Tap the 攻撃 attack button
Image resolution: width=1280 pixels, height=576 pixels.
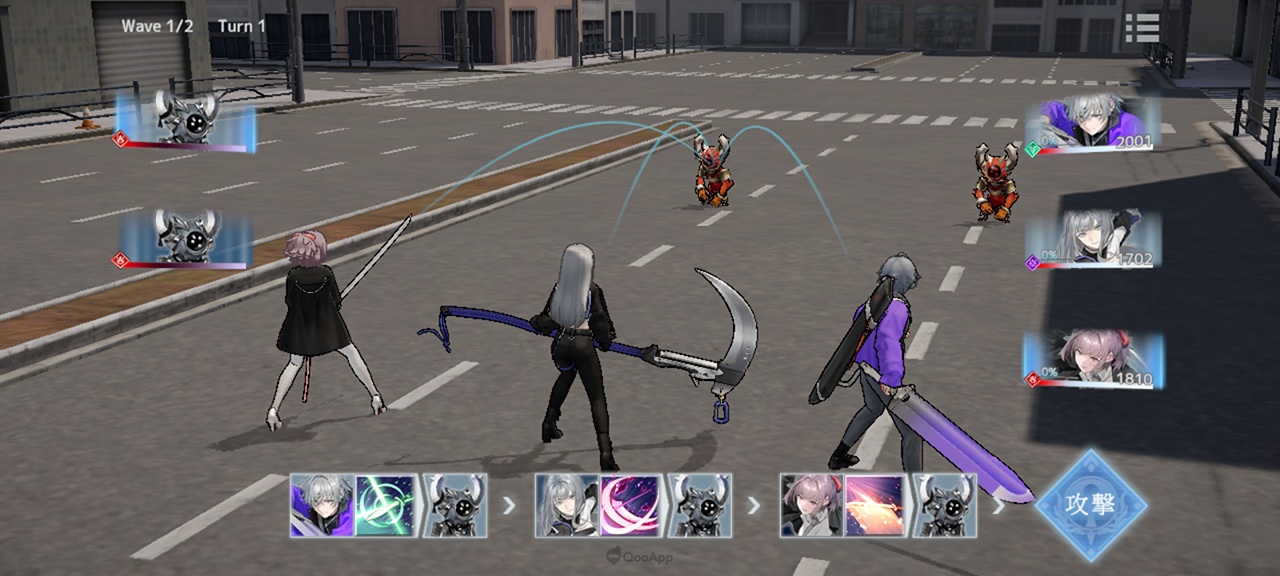[1090, 504]
